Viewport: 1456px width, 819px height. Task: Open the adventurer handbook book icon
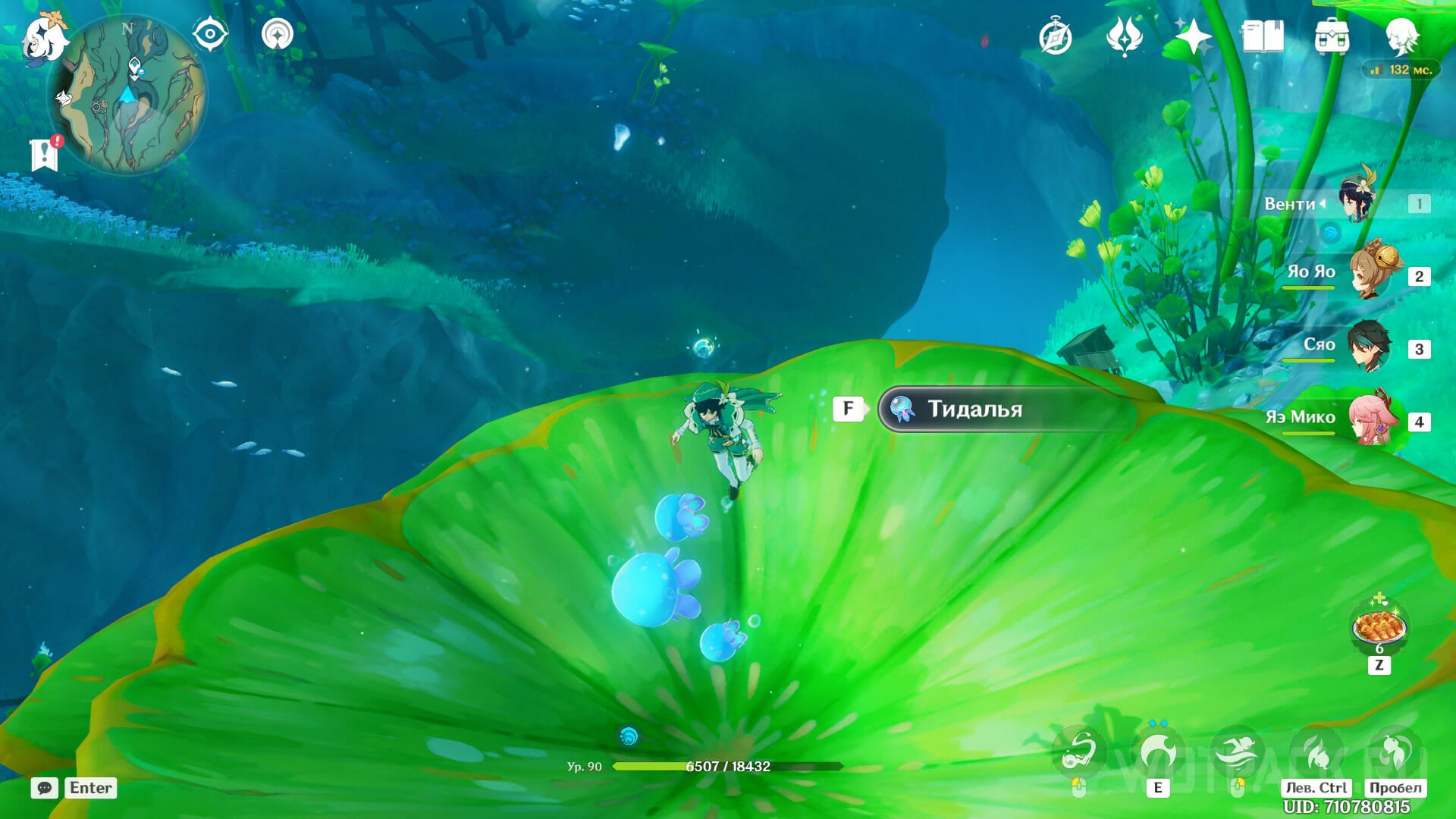pos(1262,36)
